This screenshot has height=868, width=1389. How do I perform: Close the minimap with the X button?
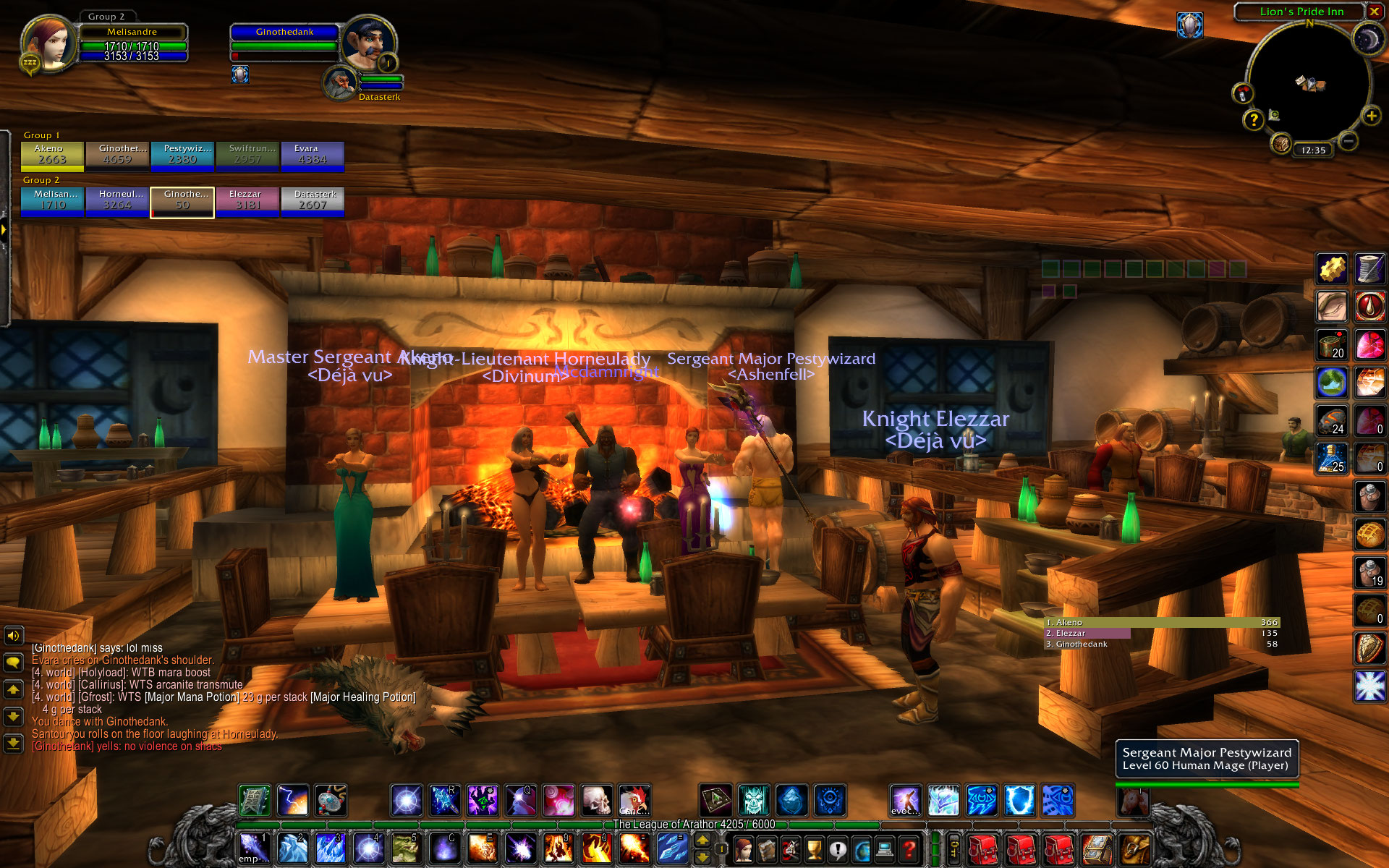coord(1374,12)
